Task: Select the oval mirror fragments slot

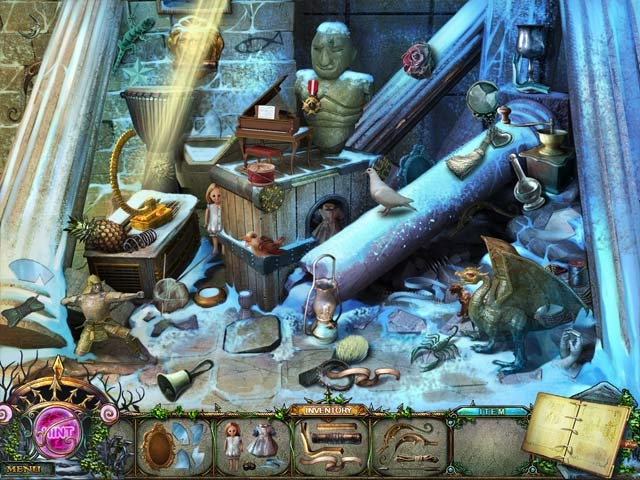Action: [172, 444]
